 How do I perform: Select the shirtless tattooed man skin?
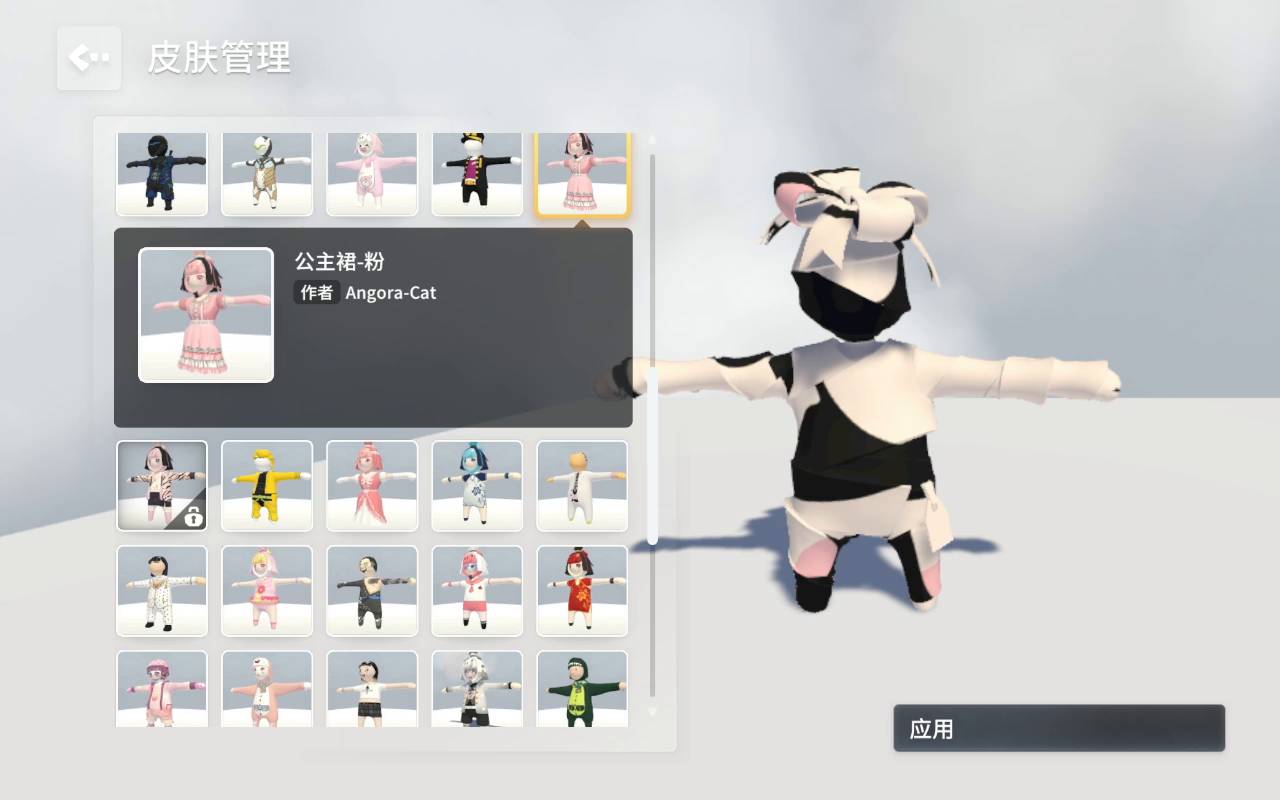(372, 590)
